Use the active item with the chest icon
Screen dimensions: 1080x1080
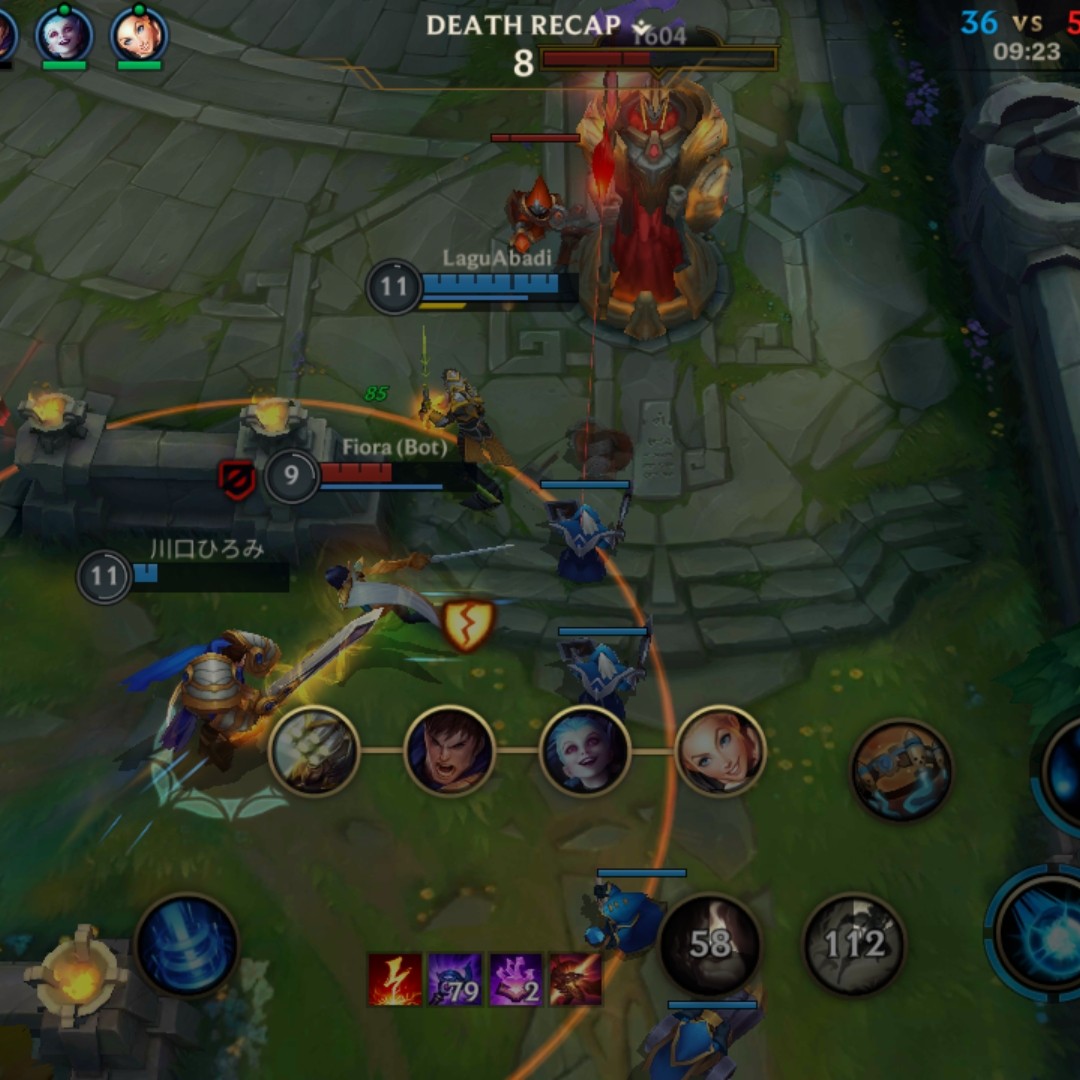click(x=901, y=770)
